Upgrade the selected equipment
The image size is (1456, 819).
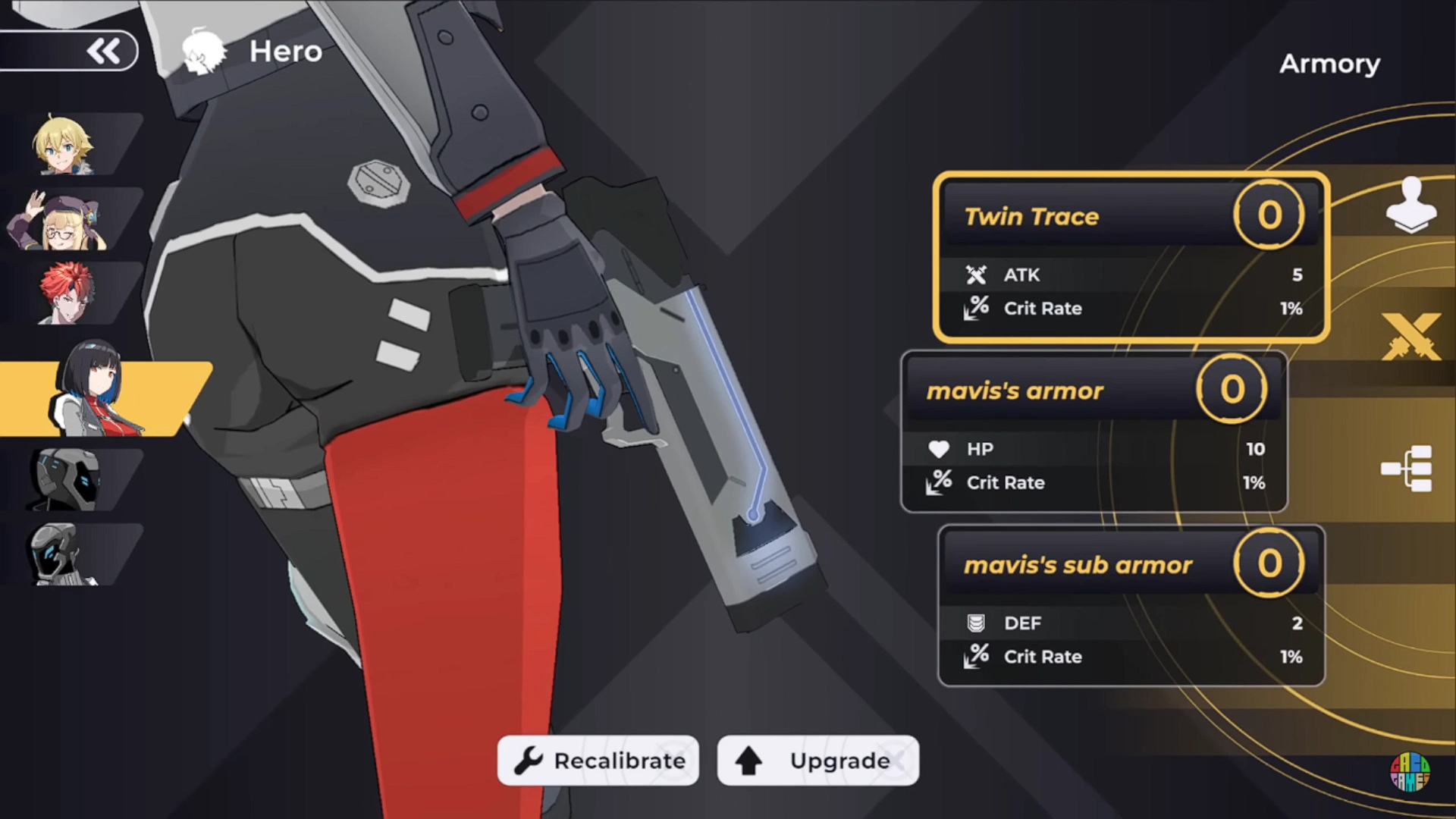click(818, 761)
